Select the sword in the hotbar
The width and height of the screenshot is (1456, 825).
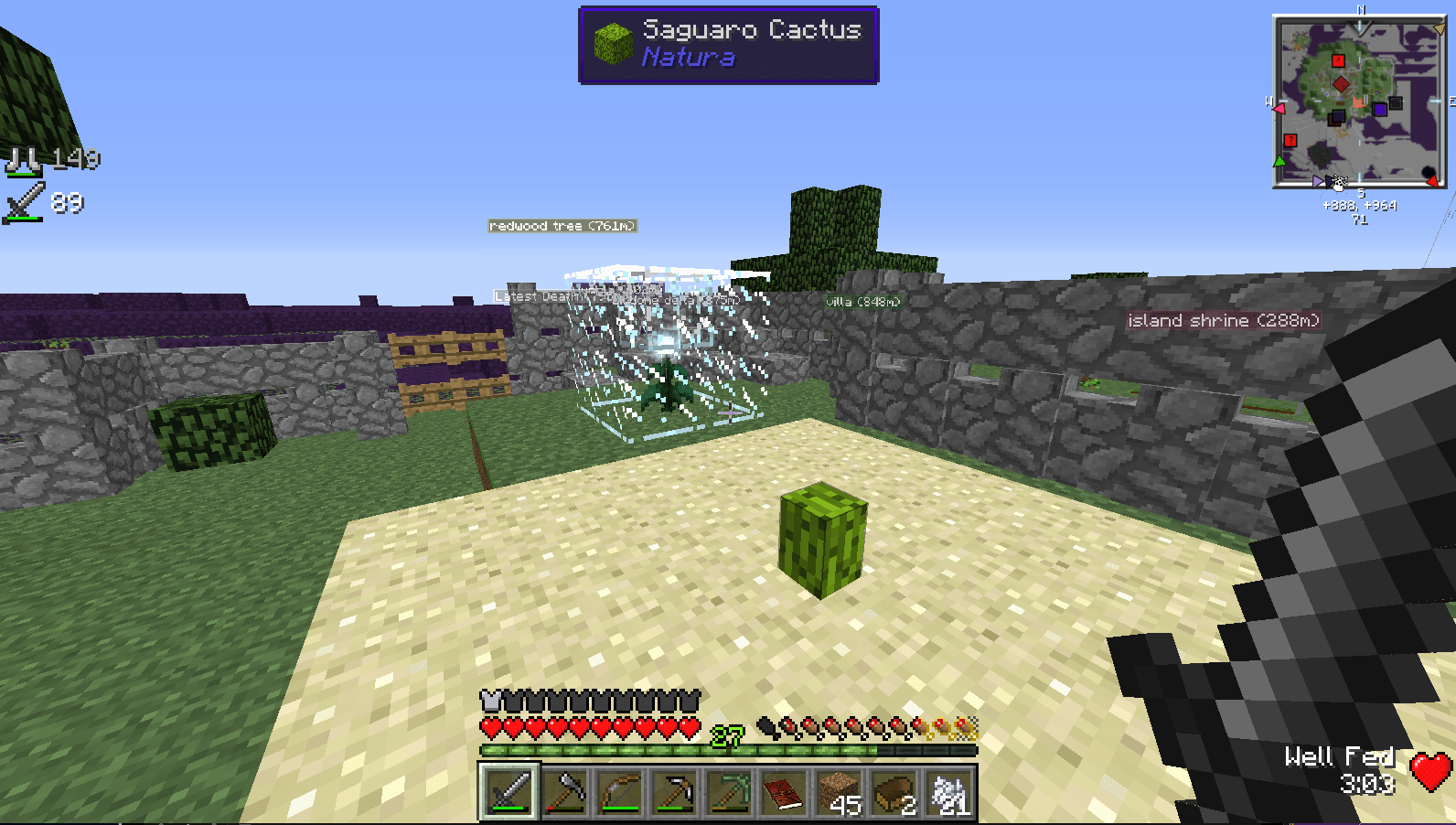click(509, 792)
